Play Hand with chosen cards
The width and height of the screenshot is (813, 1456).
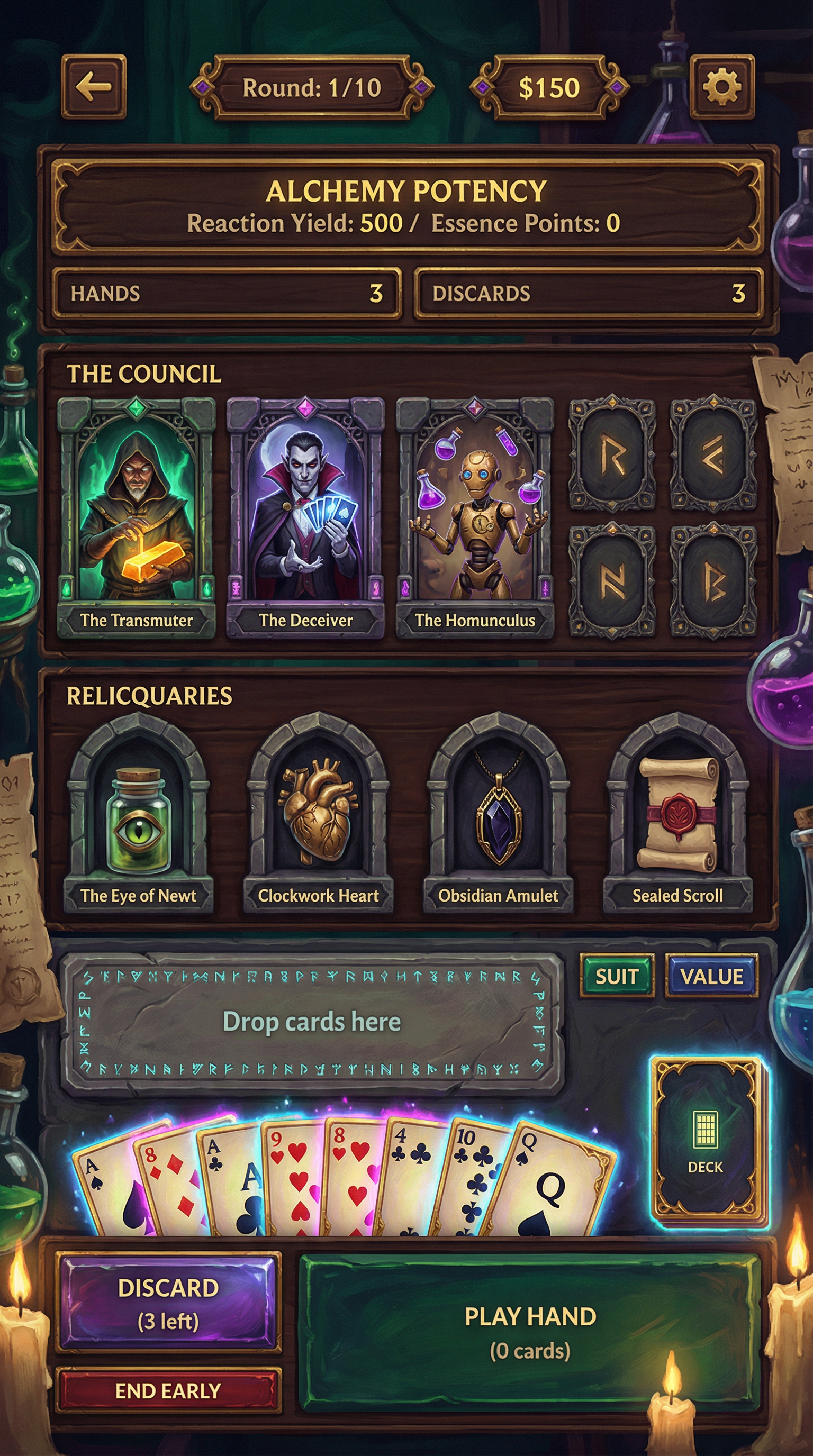pyautogui.click(x=530, y=1333)
